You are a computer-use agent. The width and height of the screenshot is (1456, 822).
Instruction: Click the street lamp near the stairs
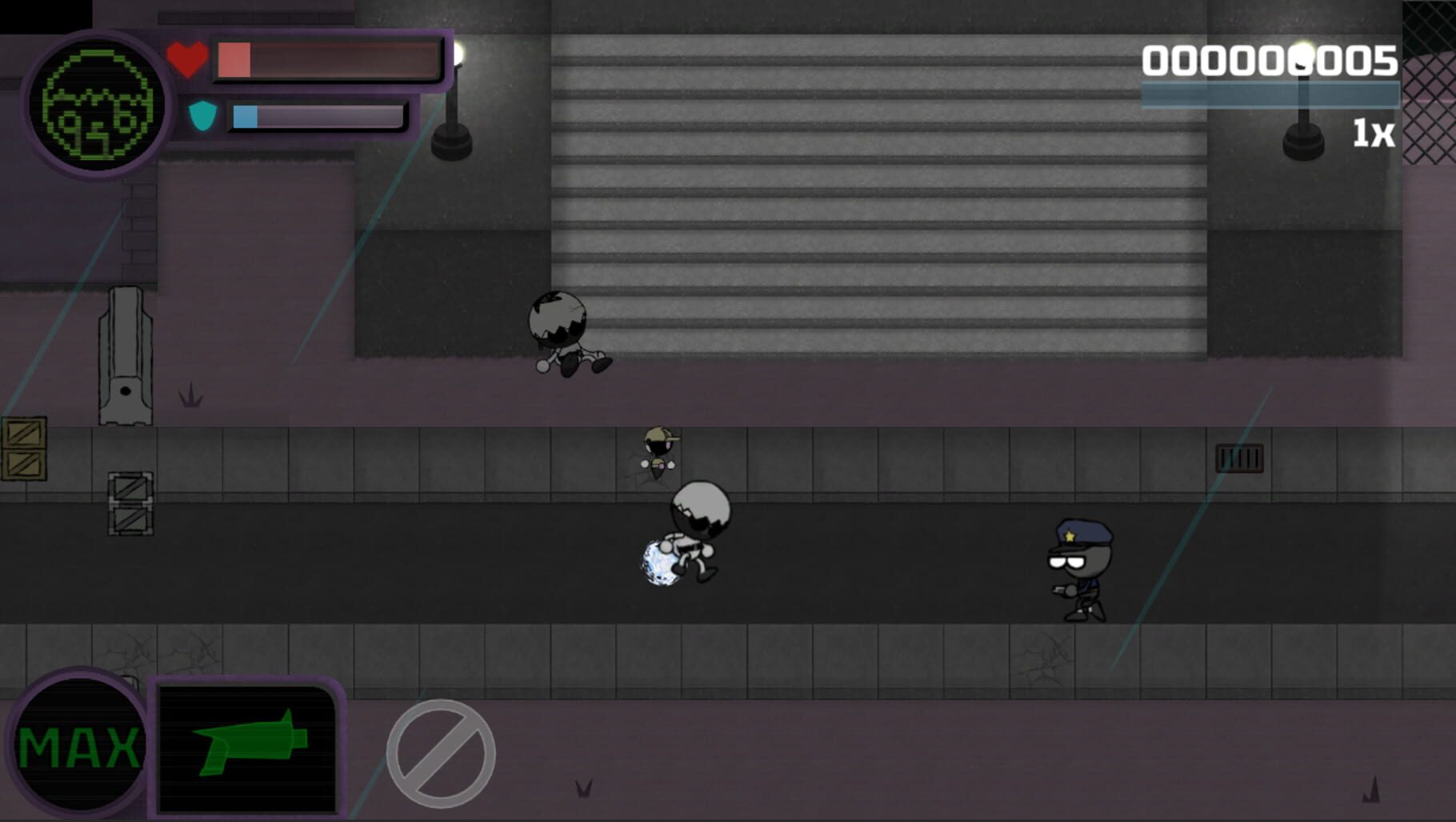pos(450,96)
